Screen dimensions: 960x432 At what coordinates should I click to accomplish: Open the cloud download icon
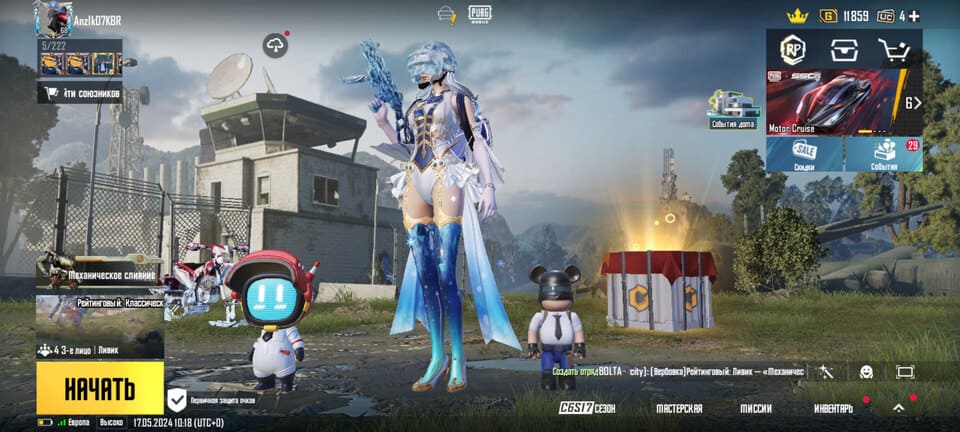click(275, 45)
